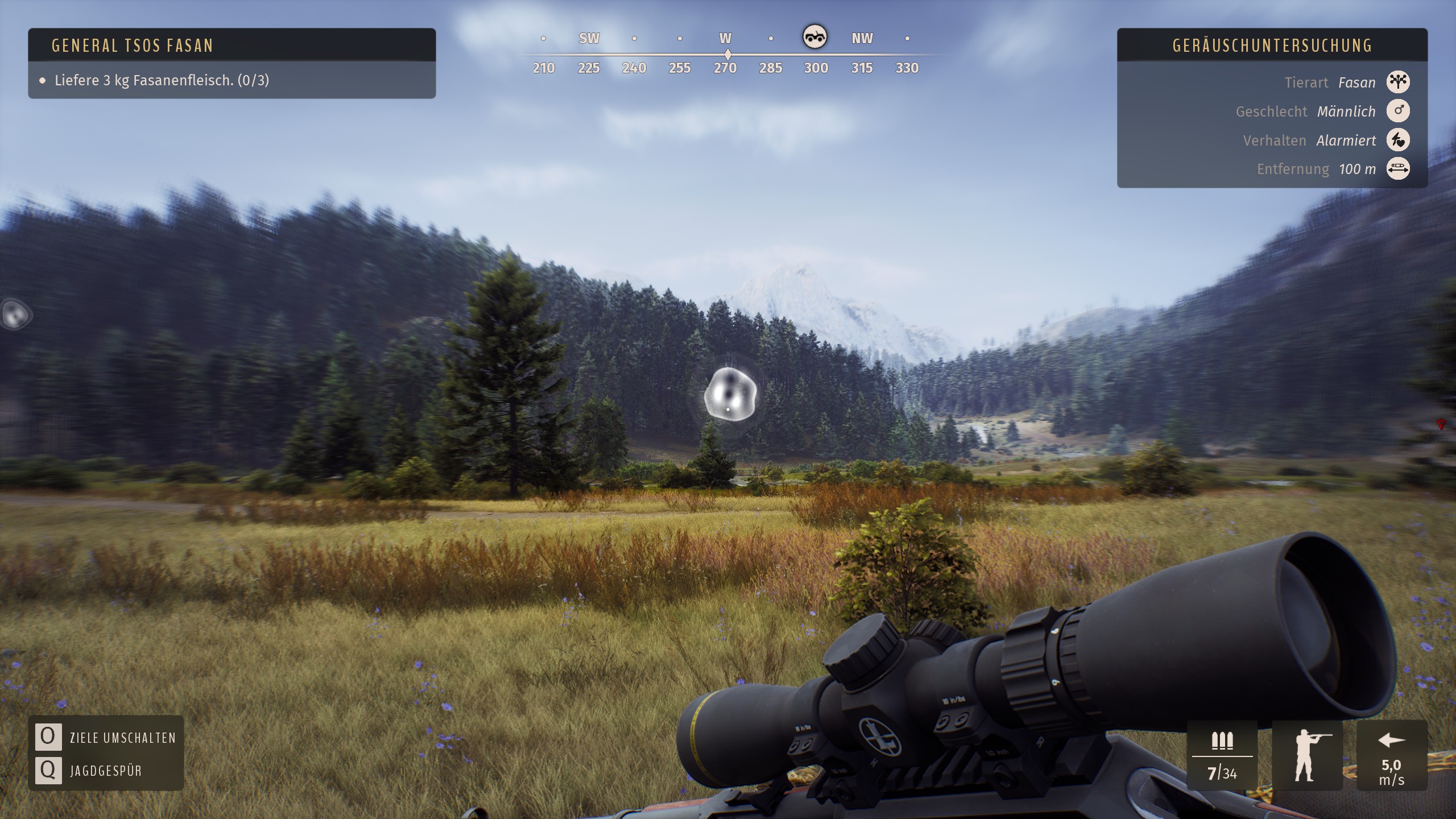Click the small red map marker
Viewport: 1456px width, 819px height.
click(1441, 424)
